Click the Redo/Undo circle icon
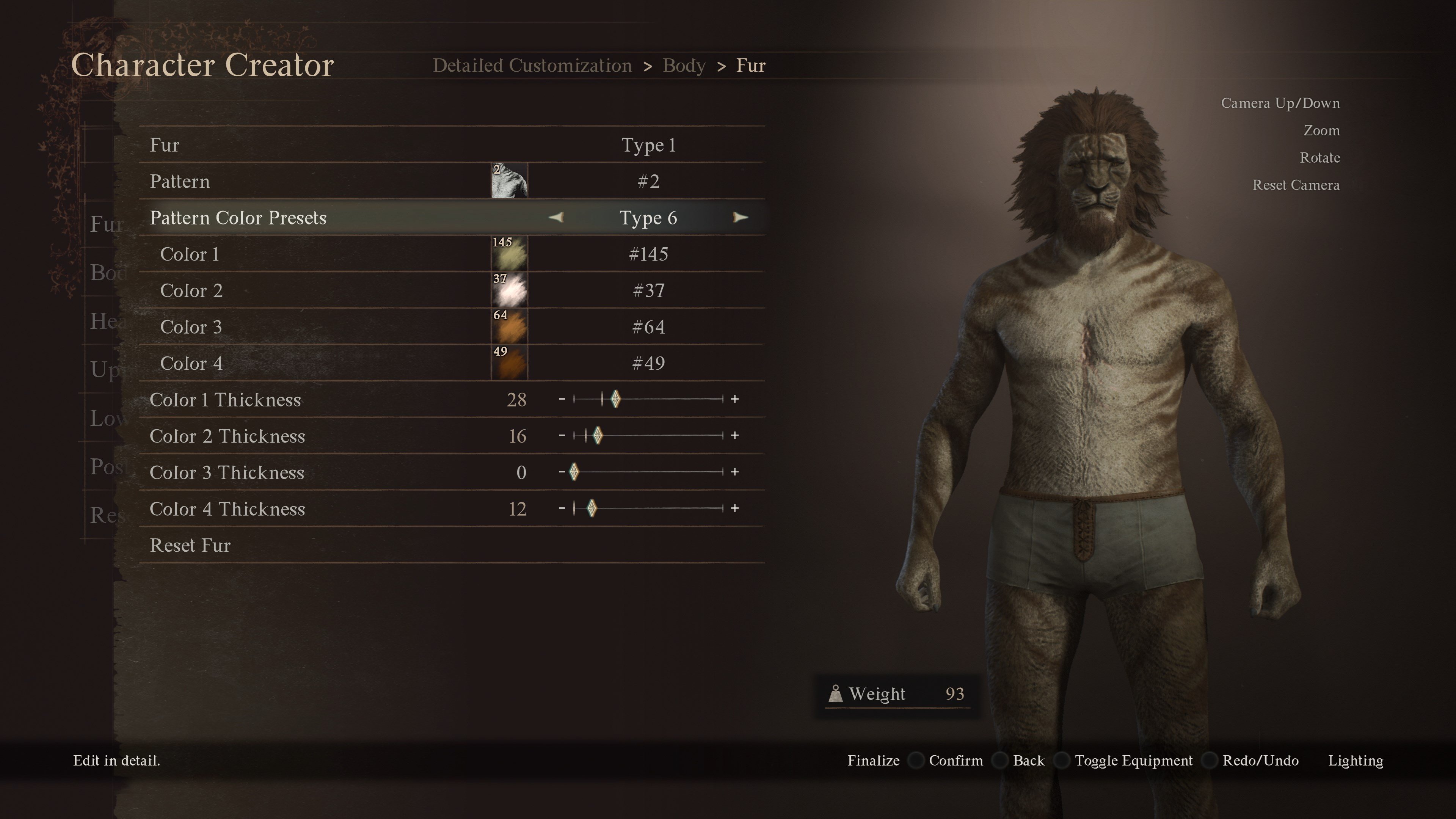This screenshot has height=819, width=1456. click(1210, 761)
